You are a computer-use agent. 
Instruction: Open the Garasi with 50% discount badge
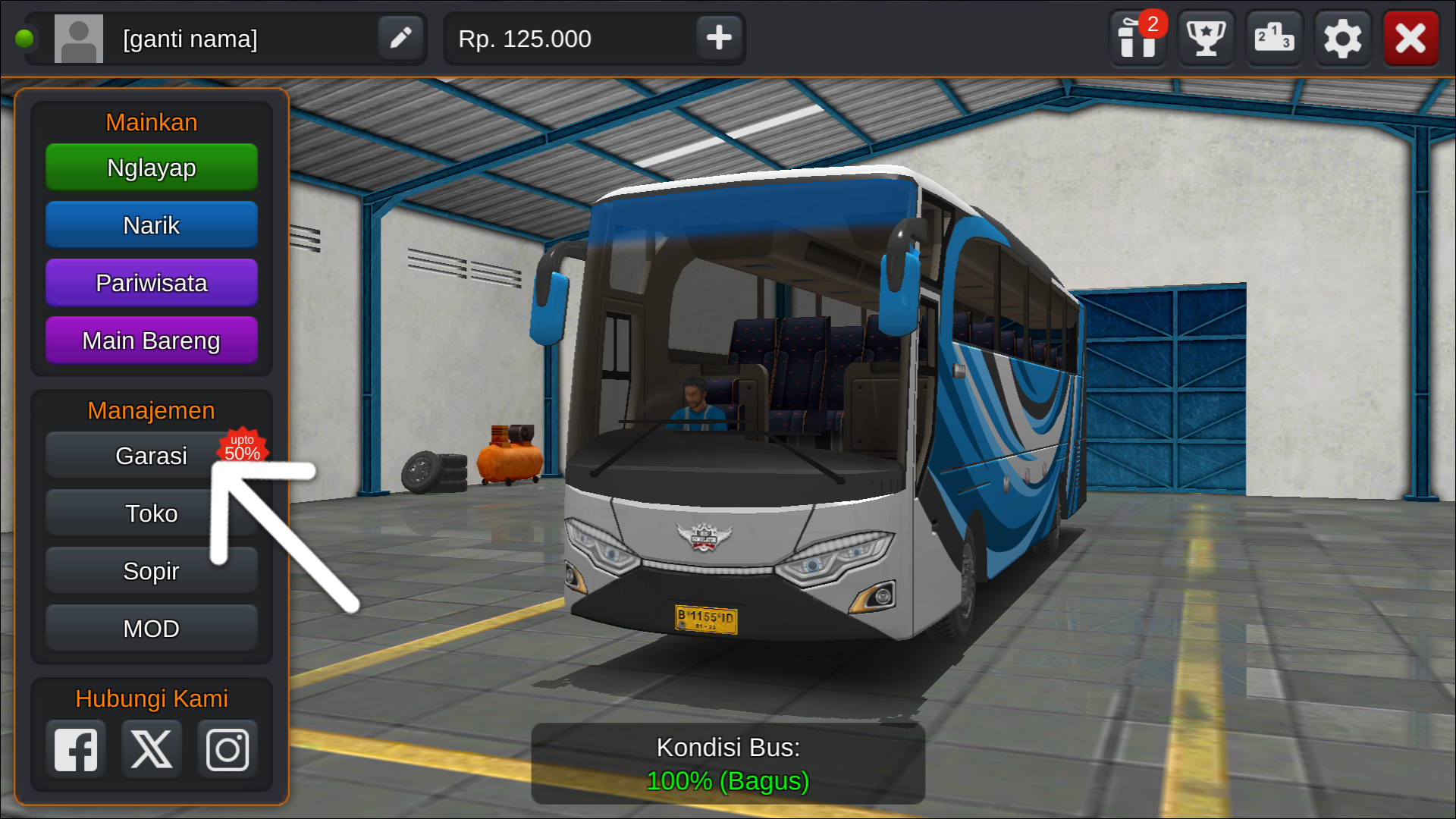point(151,455)
